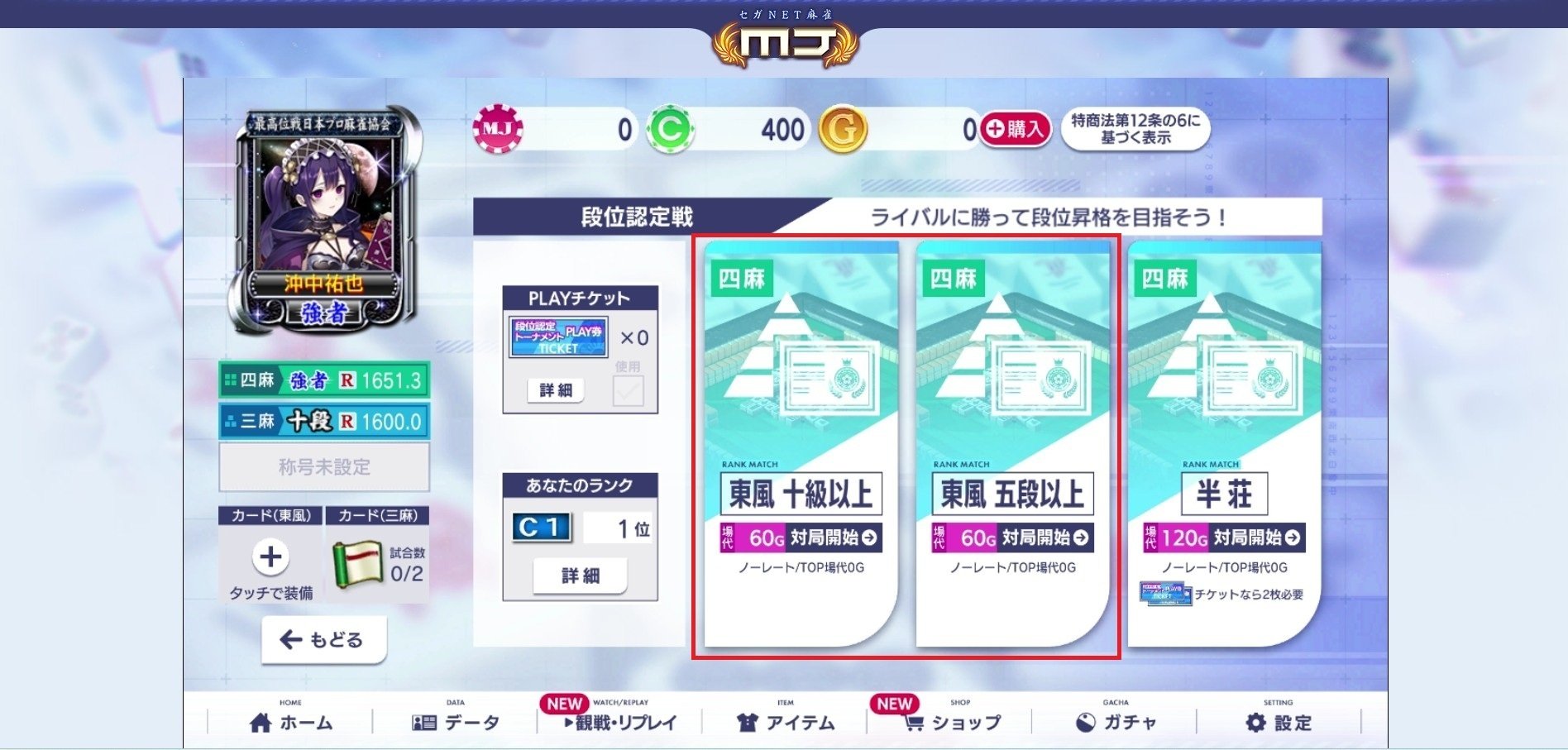Click 詳細 under あなたのランク
1568x750 pixels.
(x=579, y=575)
